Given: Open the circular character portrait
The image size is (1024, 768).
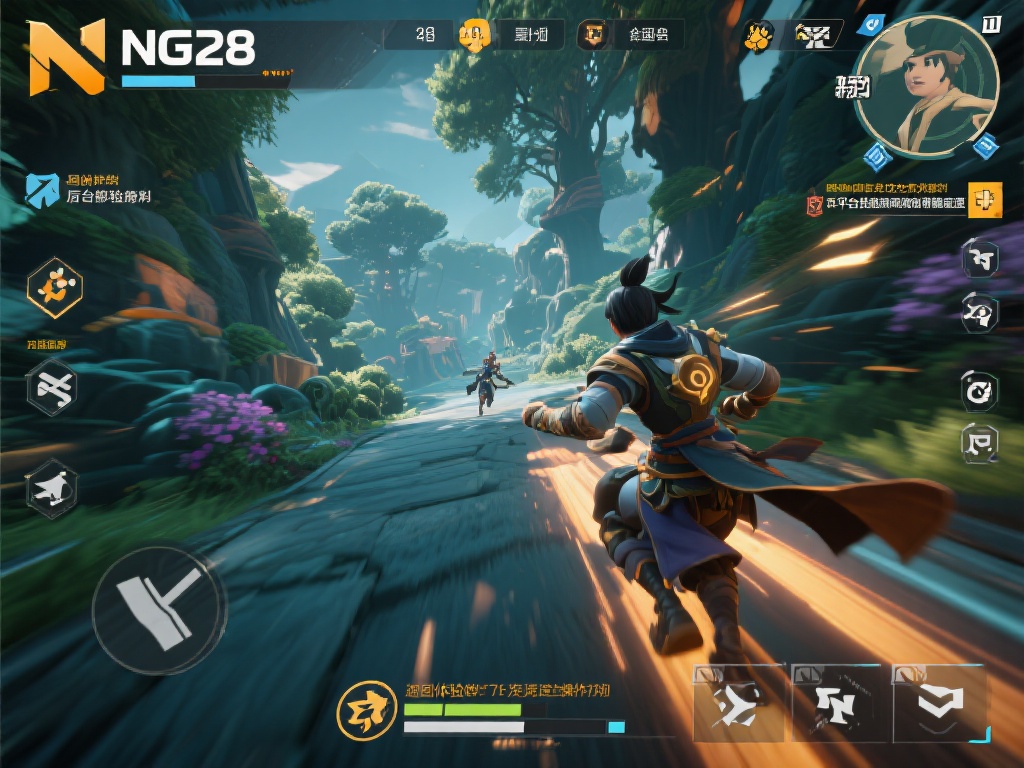Looking at the screenshot, I should tap(926, 86).
